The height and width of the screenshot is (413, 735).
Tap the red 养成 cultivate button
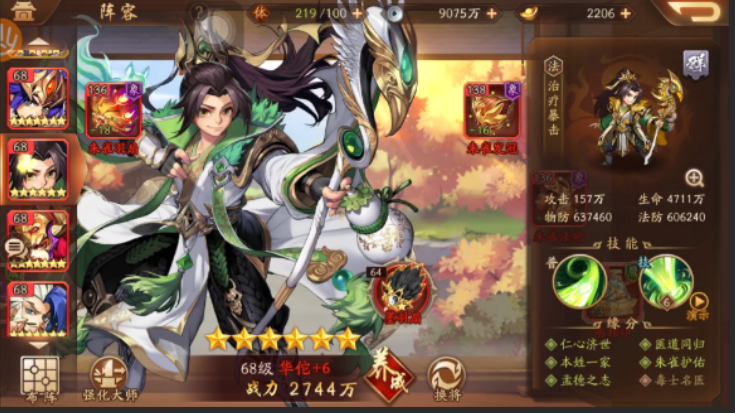390,374
